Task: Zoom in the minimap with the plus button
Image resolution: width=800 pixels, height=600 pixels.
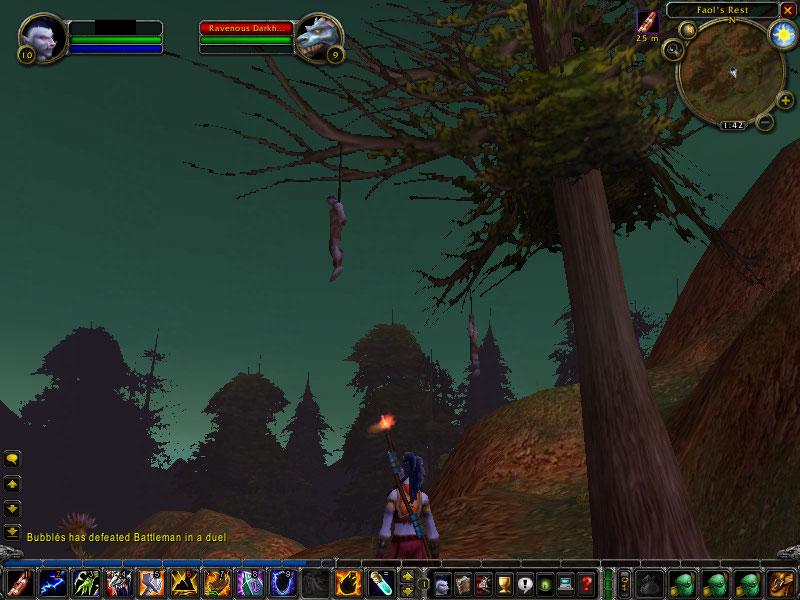Action: pyautogui.click(x=784, y=99)
